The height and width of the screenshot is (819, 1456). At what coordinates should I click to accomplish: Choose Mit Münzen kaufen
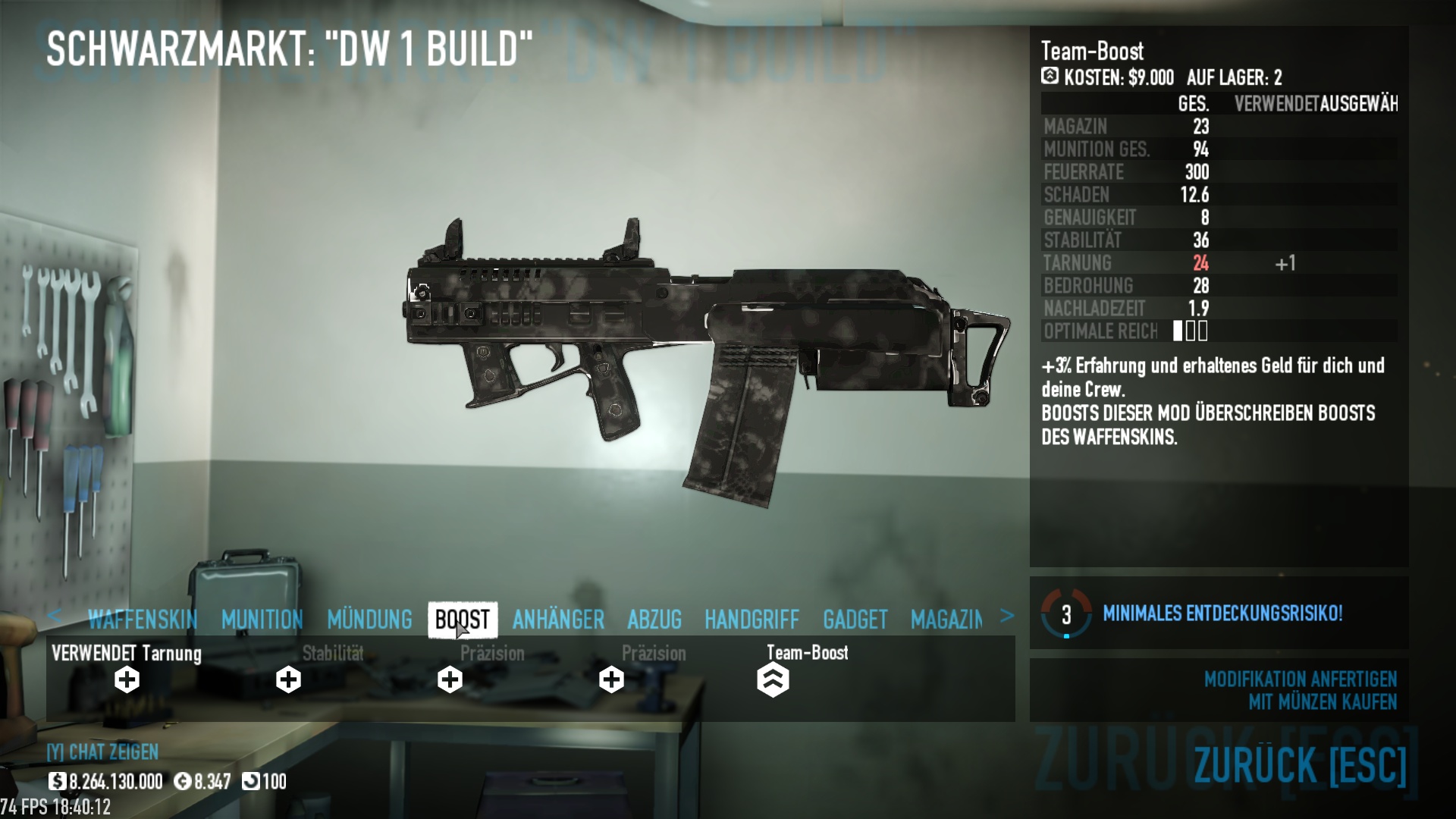pyautogui.click(x=1322, y=702)
